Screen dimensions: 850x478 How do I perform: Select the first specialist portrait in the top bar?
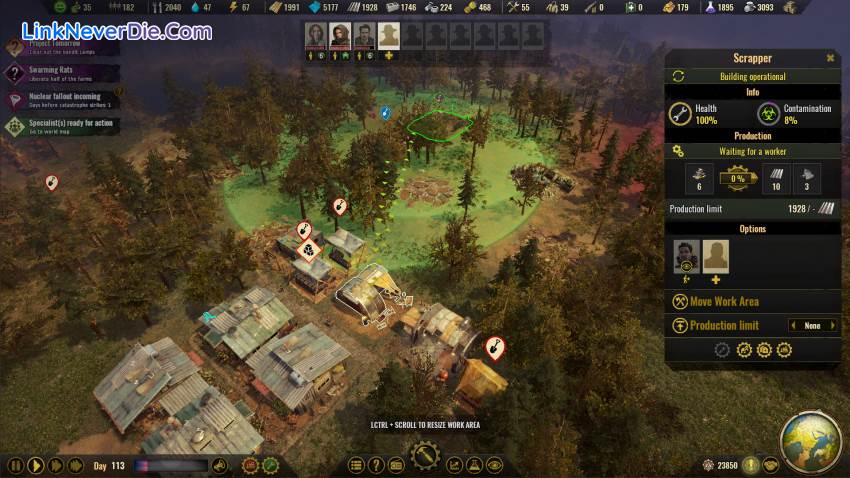click(316, 36)
